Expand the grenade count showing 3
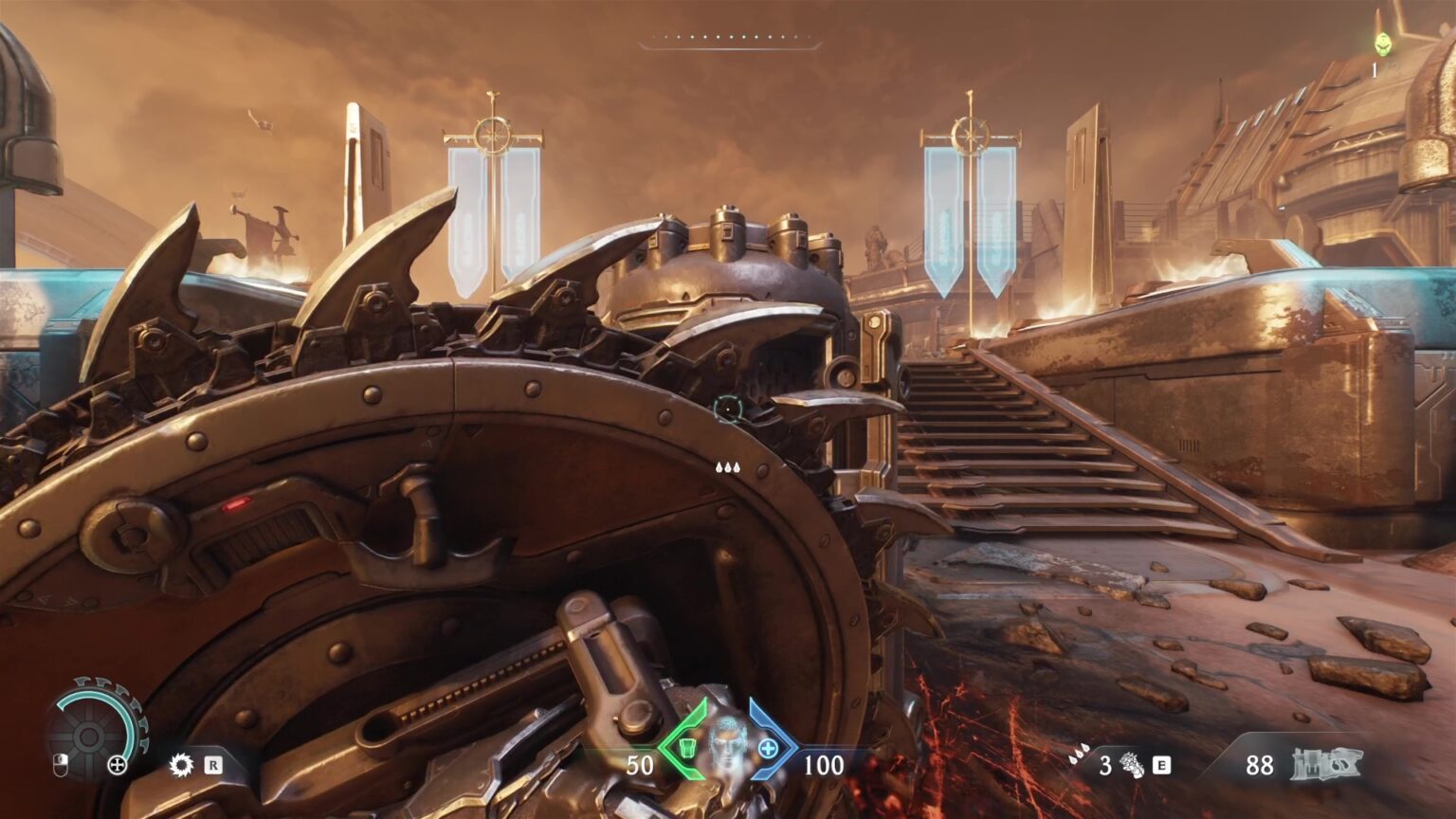The width and height of the screenshot is (1456, 819). click(1104, 764)
